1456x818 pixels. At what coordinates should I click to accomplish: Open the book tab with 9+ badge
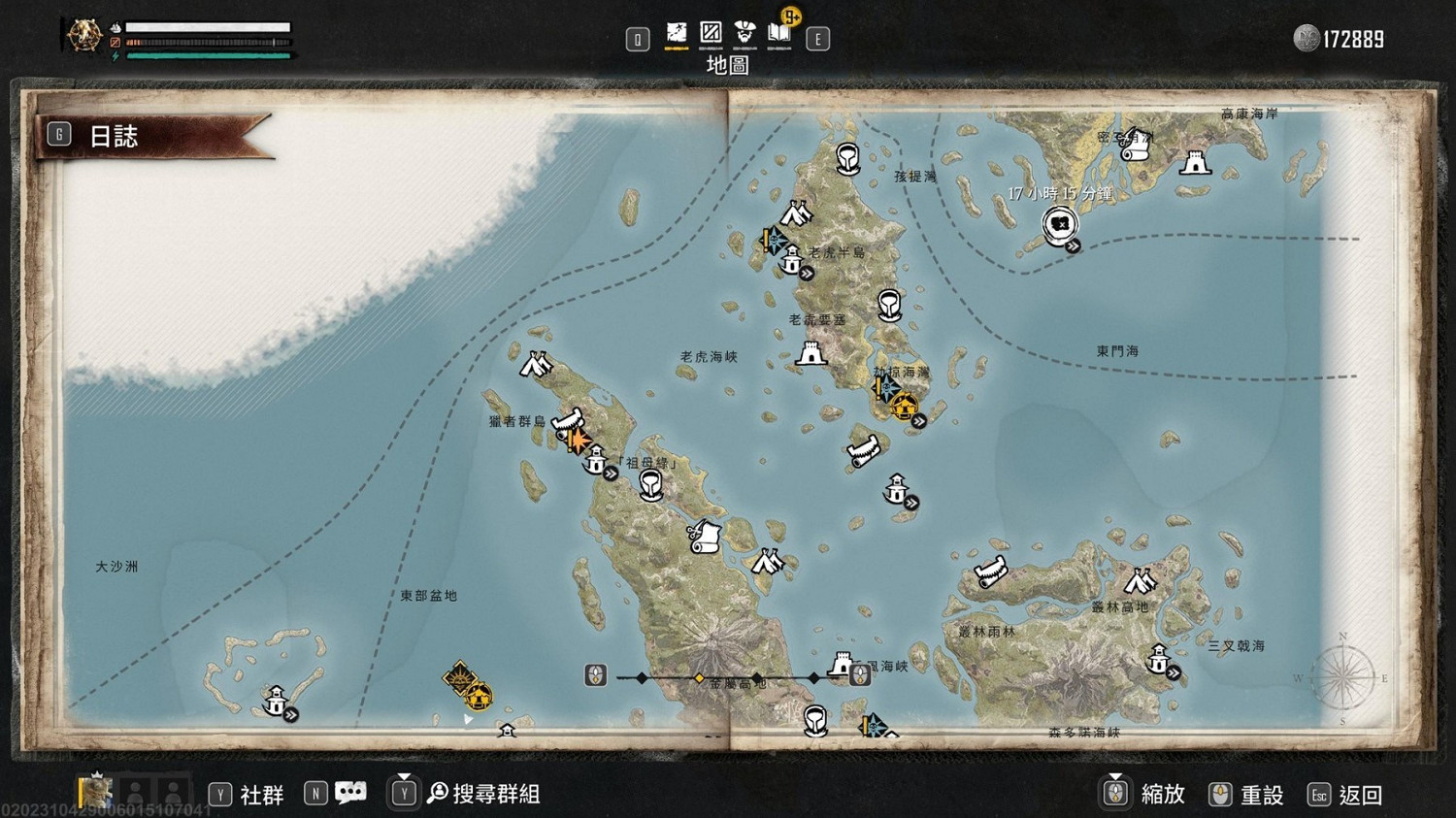point(779,34)
